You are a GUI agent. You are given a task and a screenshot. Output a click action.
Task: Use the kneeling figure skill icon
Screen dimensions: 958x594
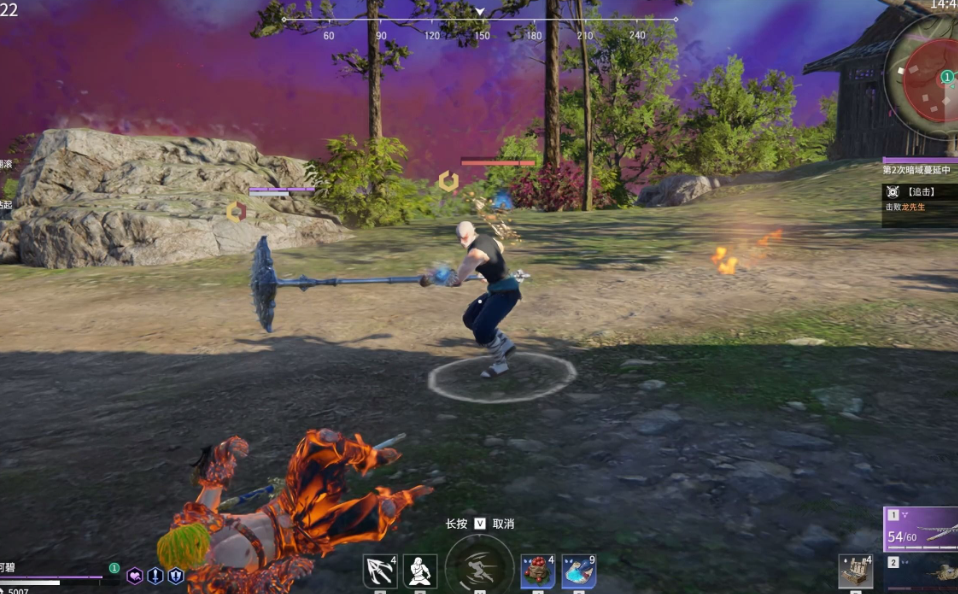click(420, 571)
